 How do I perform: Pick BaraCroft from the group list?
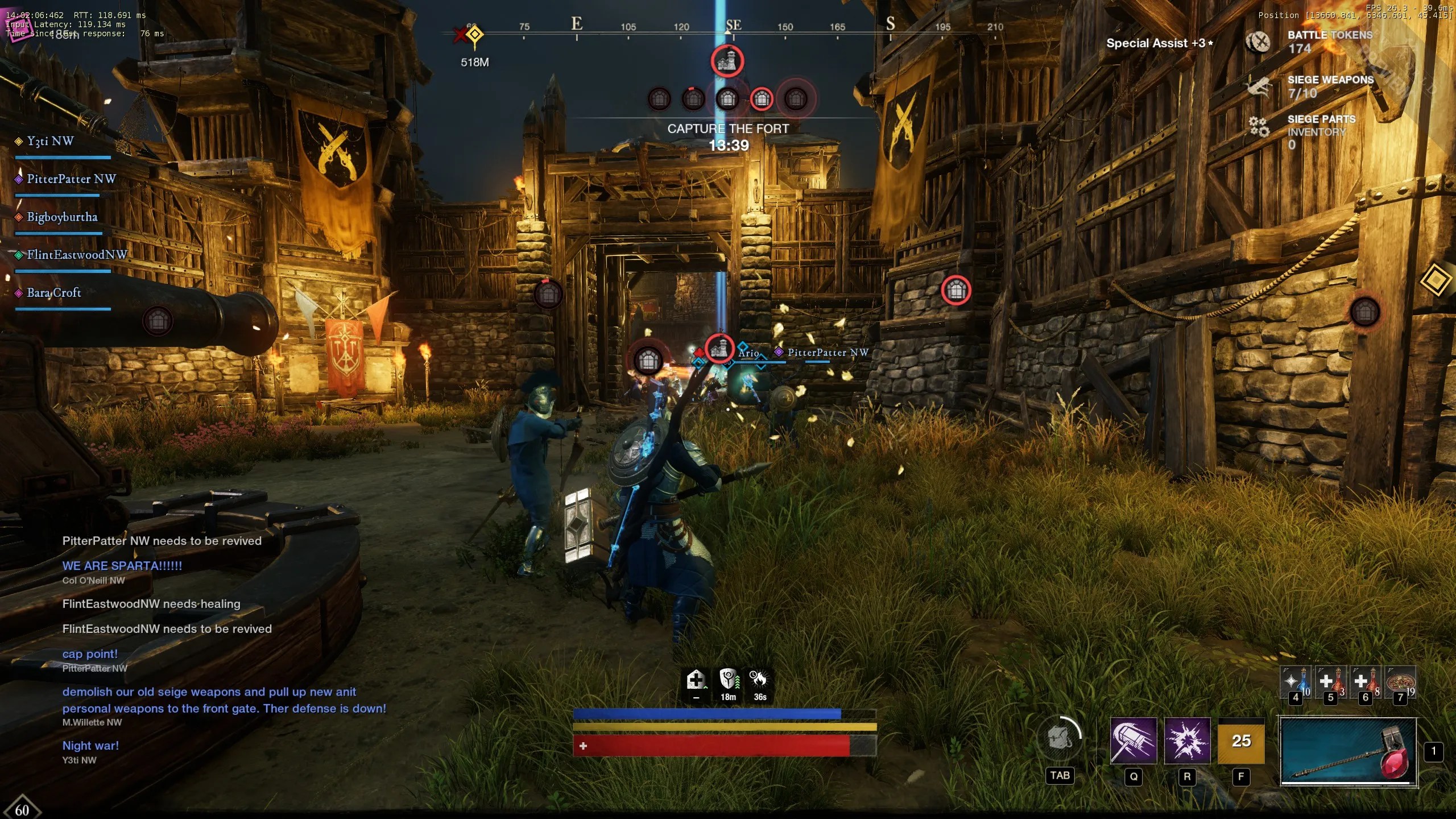click(x=54, y=293)
